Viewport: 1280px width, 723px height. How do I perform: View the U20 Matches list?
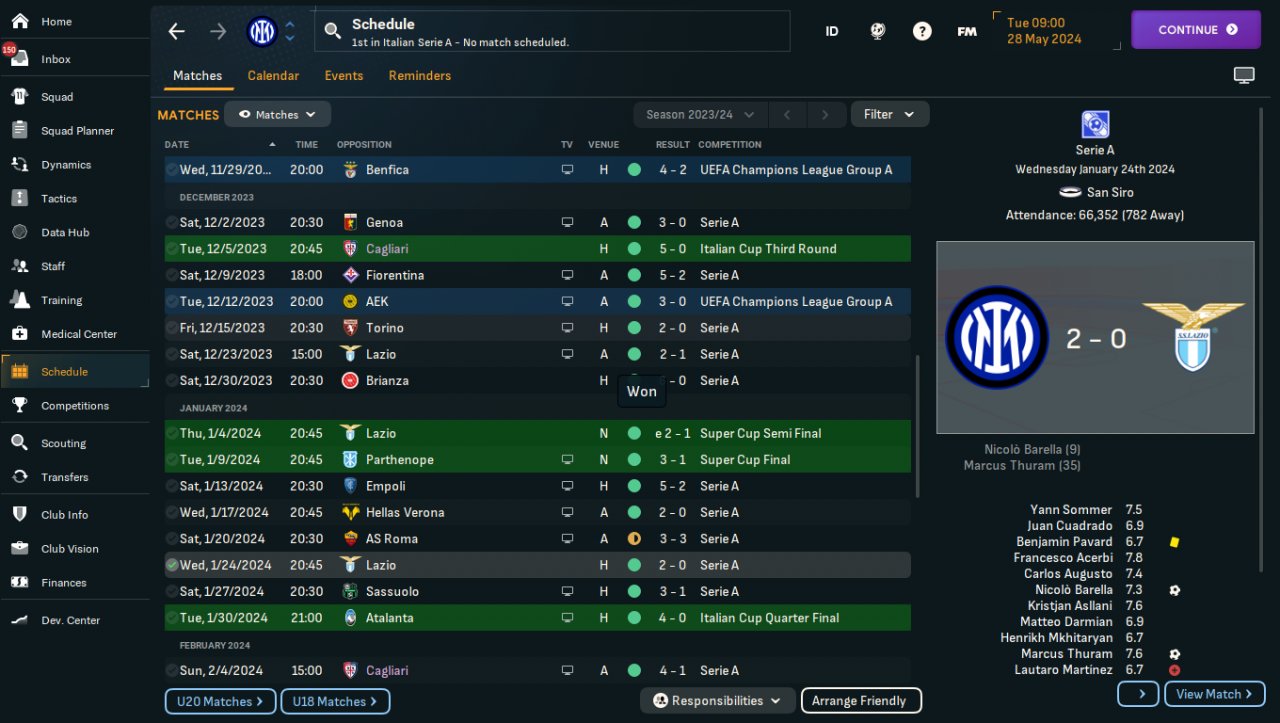[x=220, y=702]
